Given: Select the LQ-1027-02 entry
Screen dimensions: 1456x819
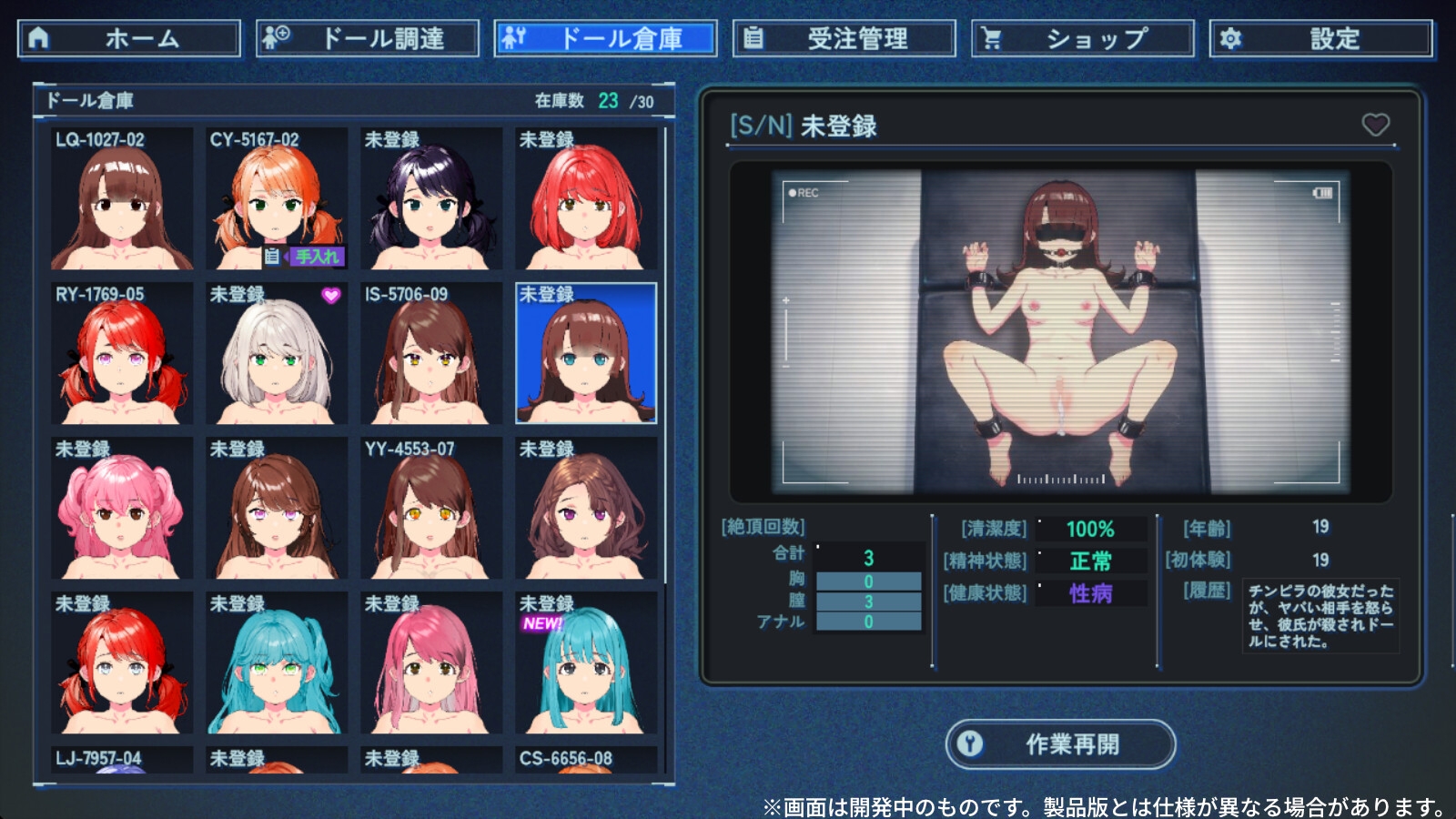Looking at the screenshot, I should (122, 199).
